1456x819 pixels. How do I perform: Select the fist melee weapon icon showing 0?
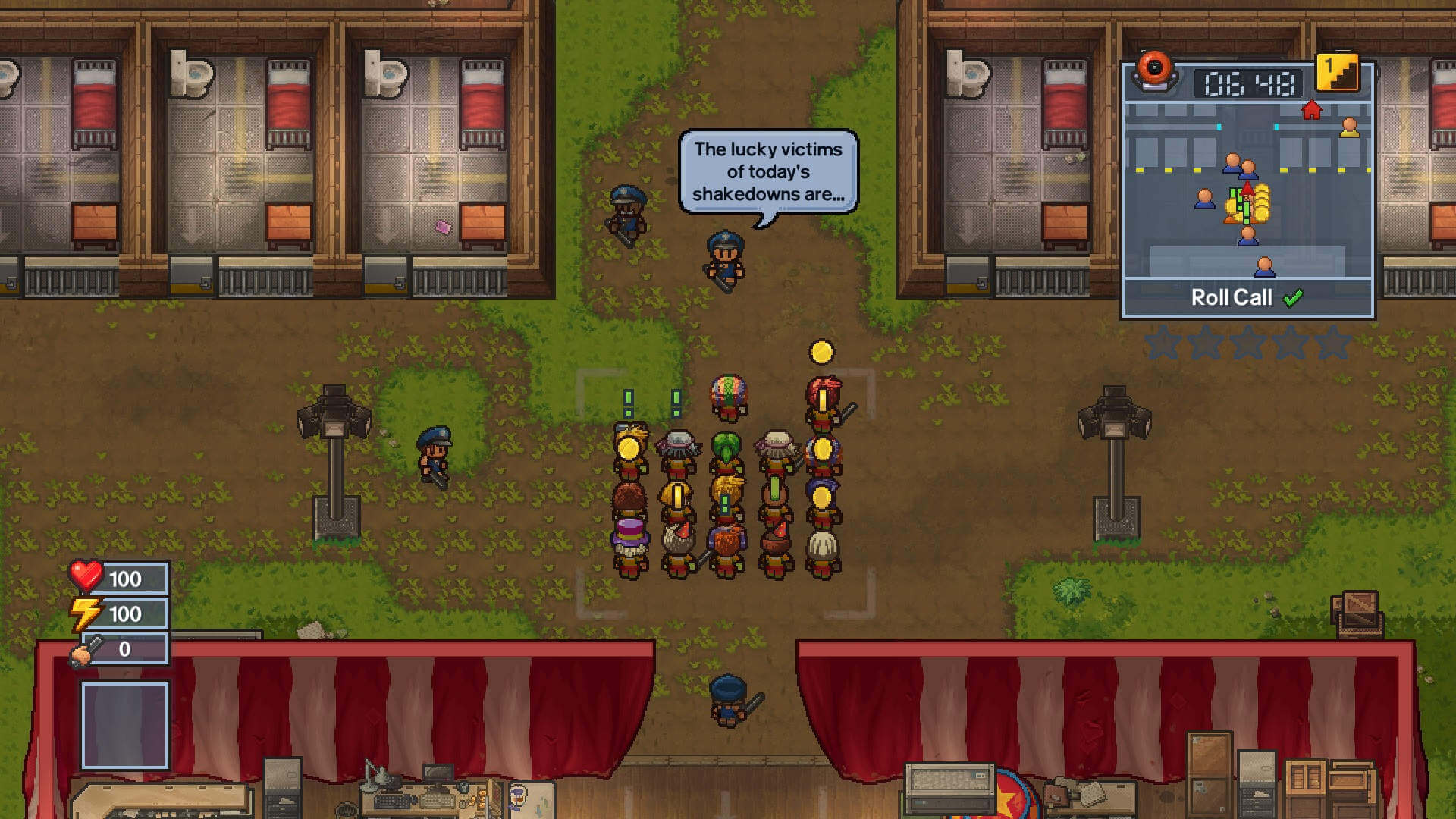tap(85, 649)
